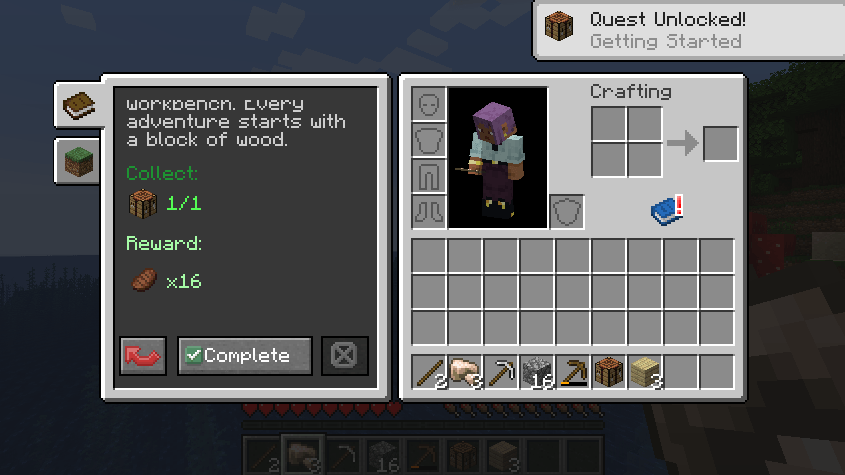845x475 pixels.
Task: Click the Complete quest button
Action: tap(245, 355)
